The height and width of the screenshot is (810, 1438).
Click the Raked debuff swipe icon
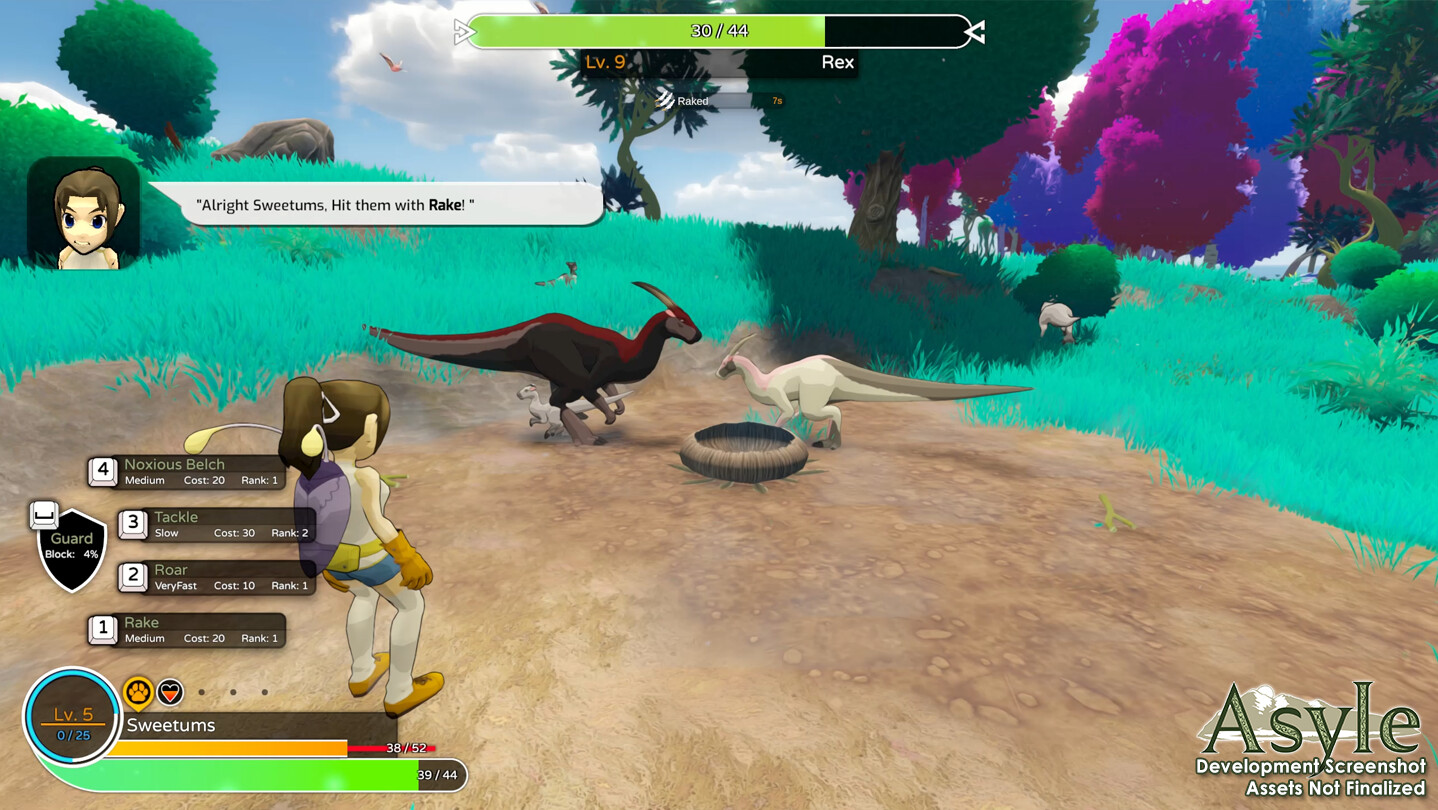pyautogui.click(x=664, y=101)
